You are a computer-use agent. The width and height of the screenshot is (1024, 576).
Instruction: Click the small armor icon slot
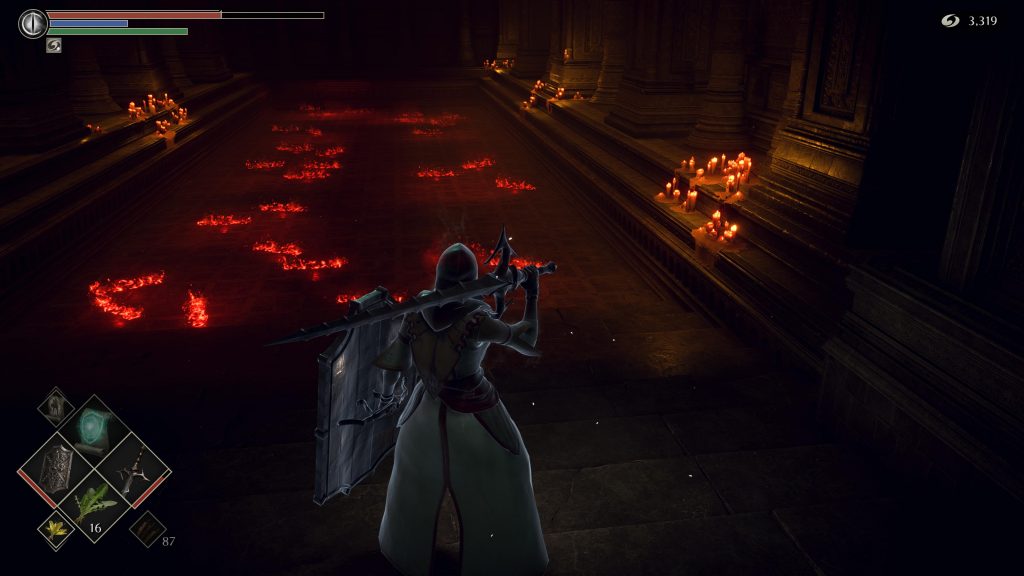pos(56,406)
